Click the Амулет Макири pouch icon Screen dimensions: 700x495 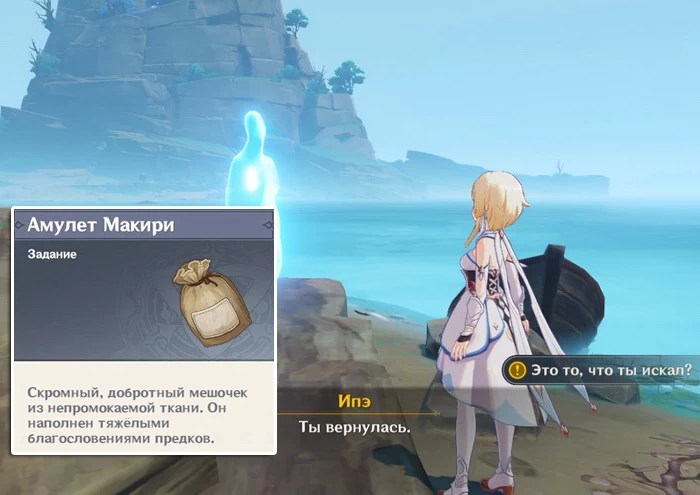click(213, 299)
